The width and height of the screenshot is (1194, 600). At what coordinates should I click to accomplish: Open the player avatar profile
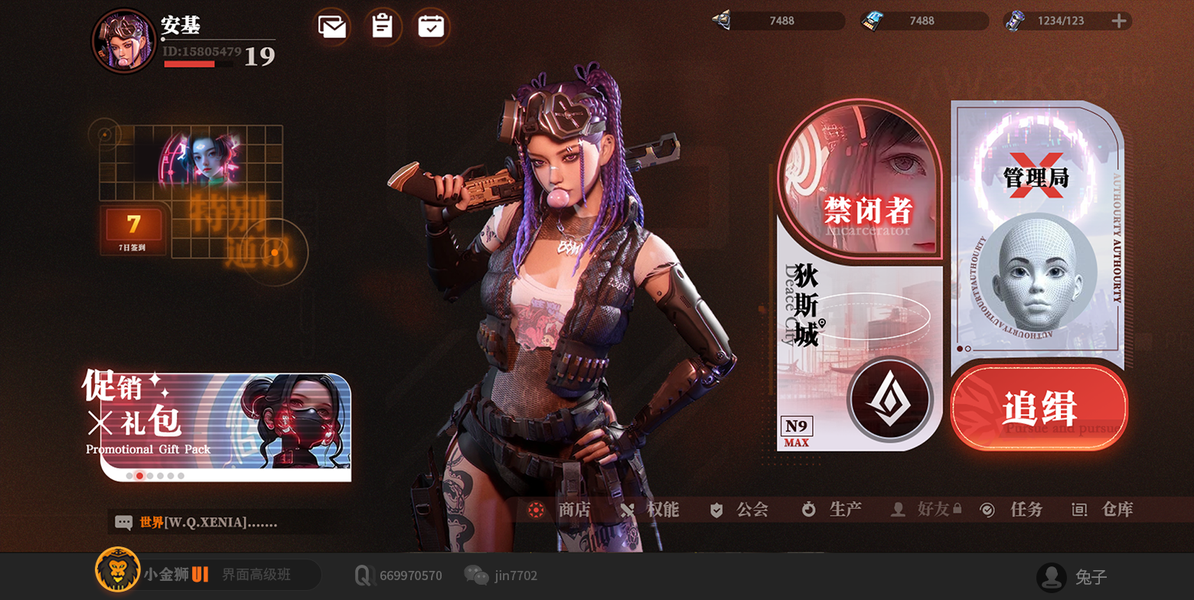(x=123, y=42)
